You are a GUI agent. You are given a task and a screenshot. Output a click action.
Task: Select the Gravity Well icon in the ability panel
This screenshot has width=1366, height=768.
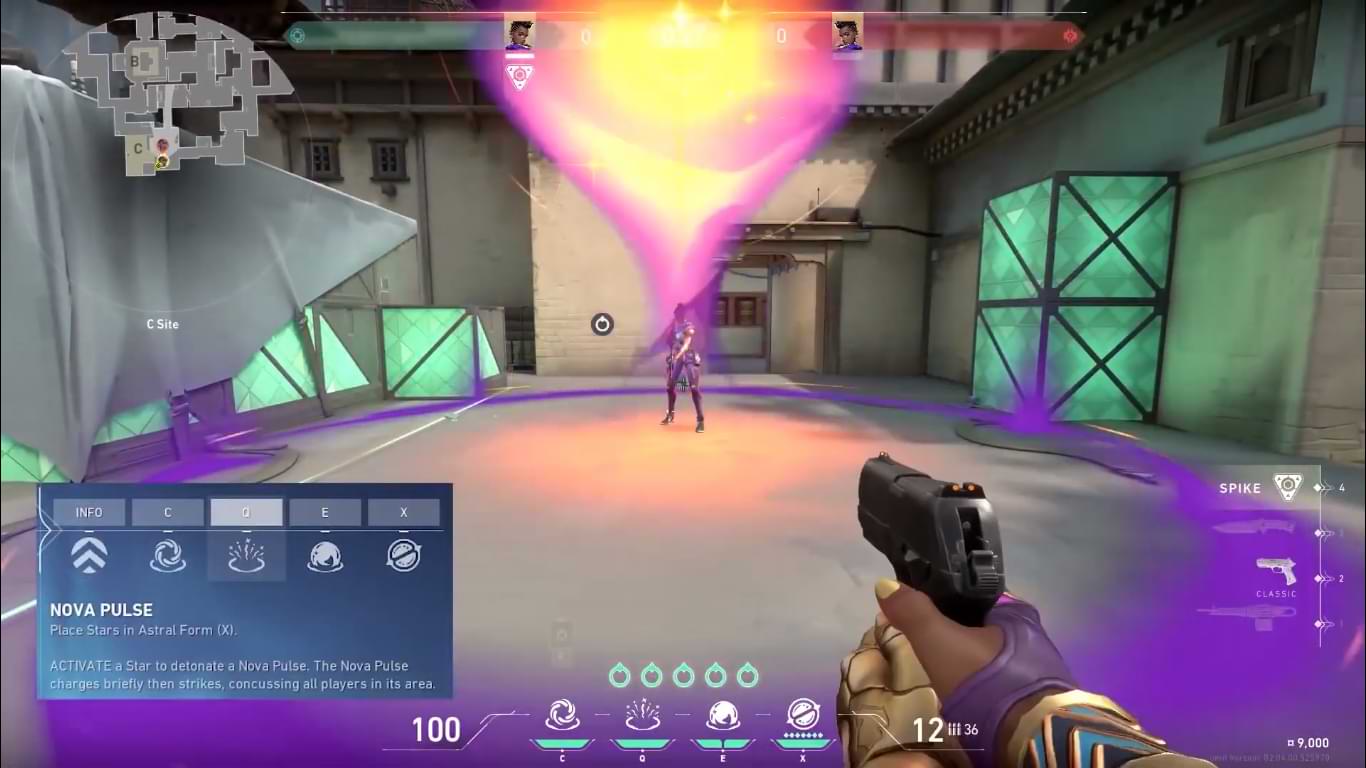click(x=168, y=557)
